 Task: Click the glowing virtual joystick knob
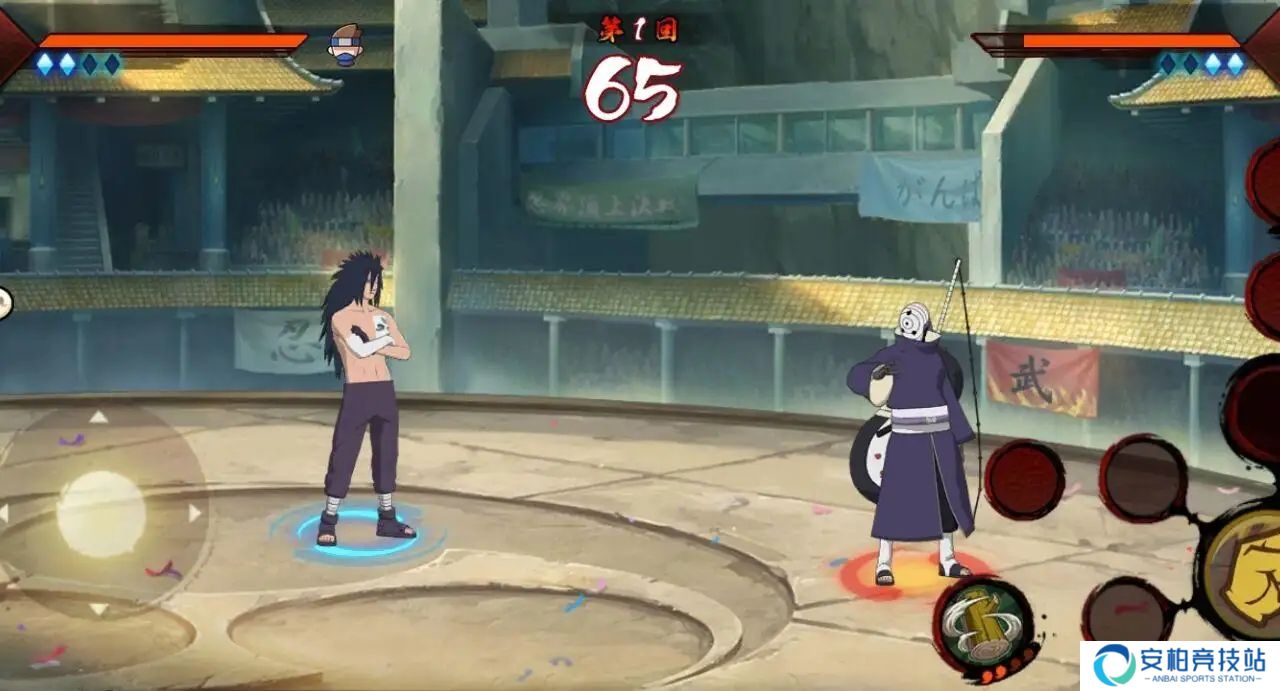100,514
